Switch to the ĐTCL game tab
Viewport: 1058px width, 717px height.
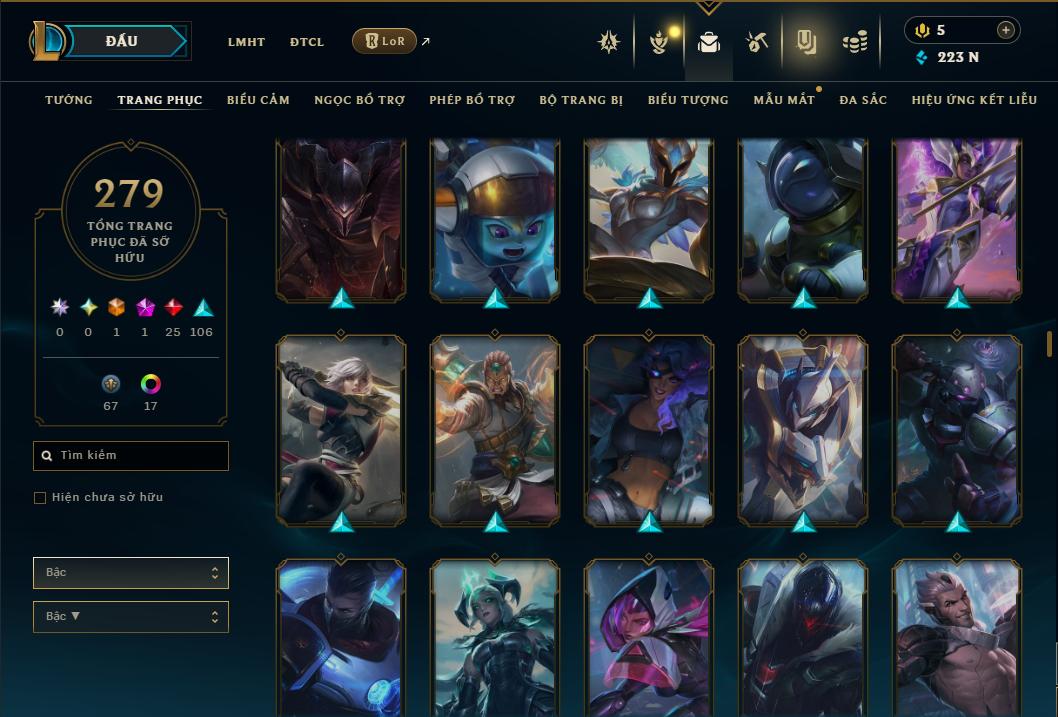coord(307,42)
